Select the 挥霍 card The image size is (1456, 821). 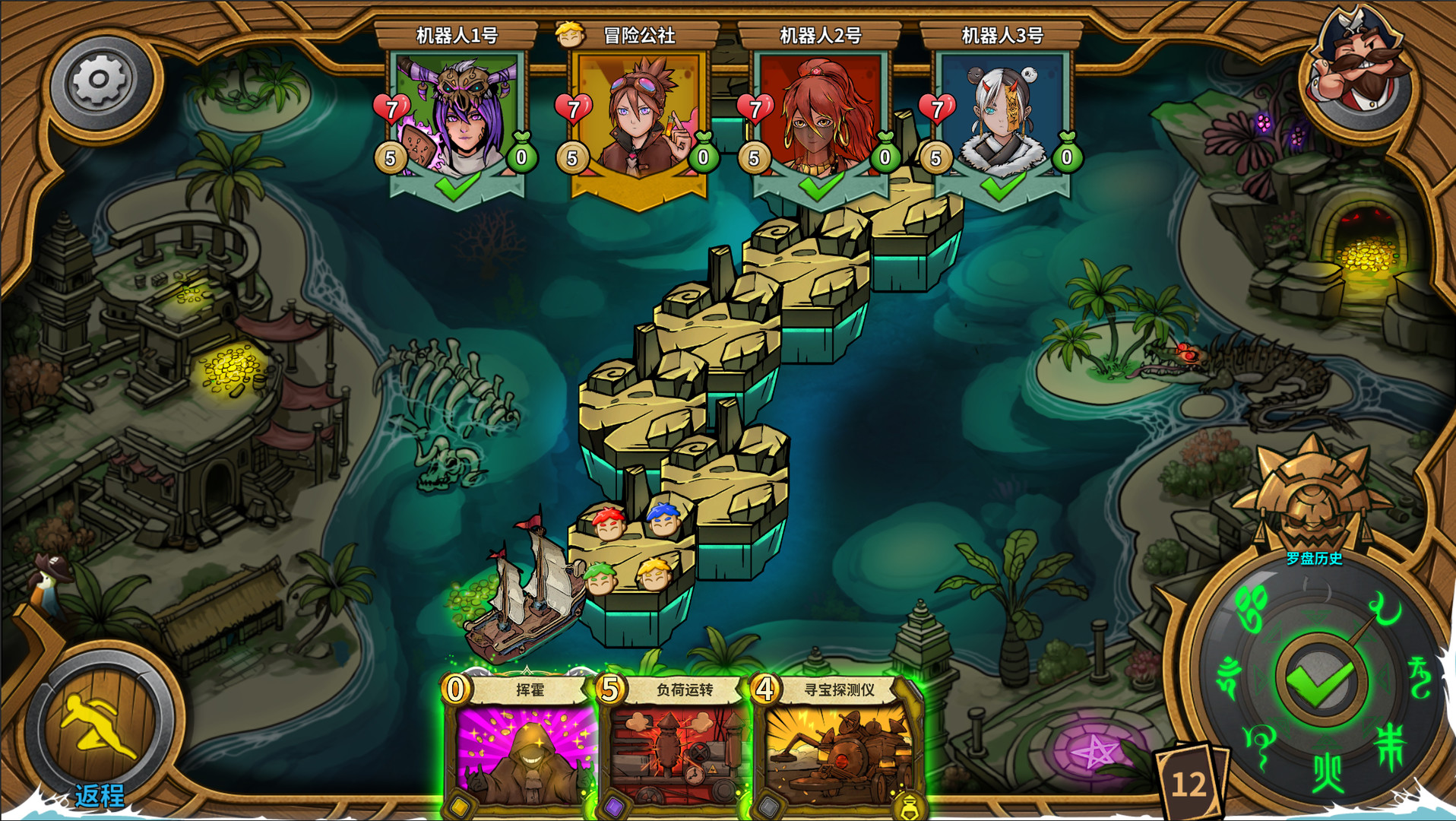(521, 745)
